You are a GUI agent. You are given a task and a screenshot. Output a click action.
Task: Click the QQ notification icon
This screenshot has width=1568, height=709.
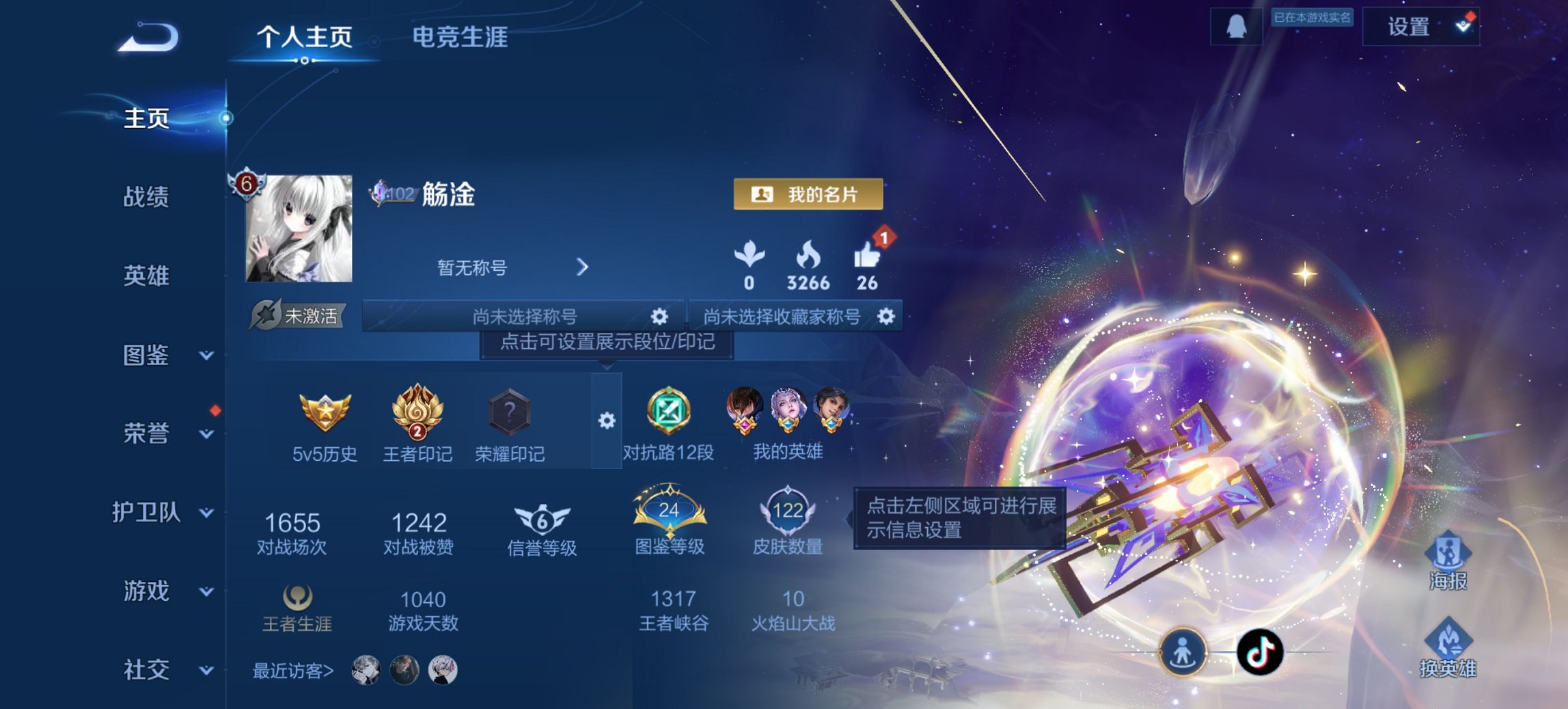pyautogui.click(x=1236, y=27)
